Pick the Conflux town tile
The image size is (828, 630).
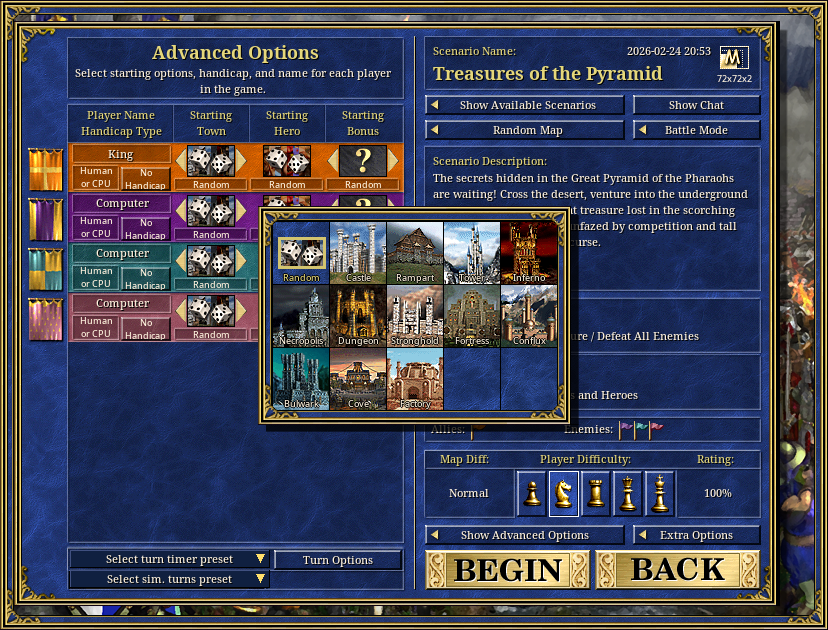tap(529, 316)
